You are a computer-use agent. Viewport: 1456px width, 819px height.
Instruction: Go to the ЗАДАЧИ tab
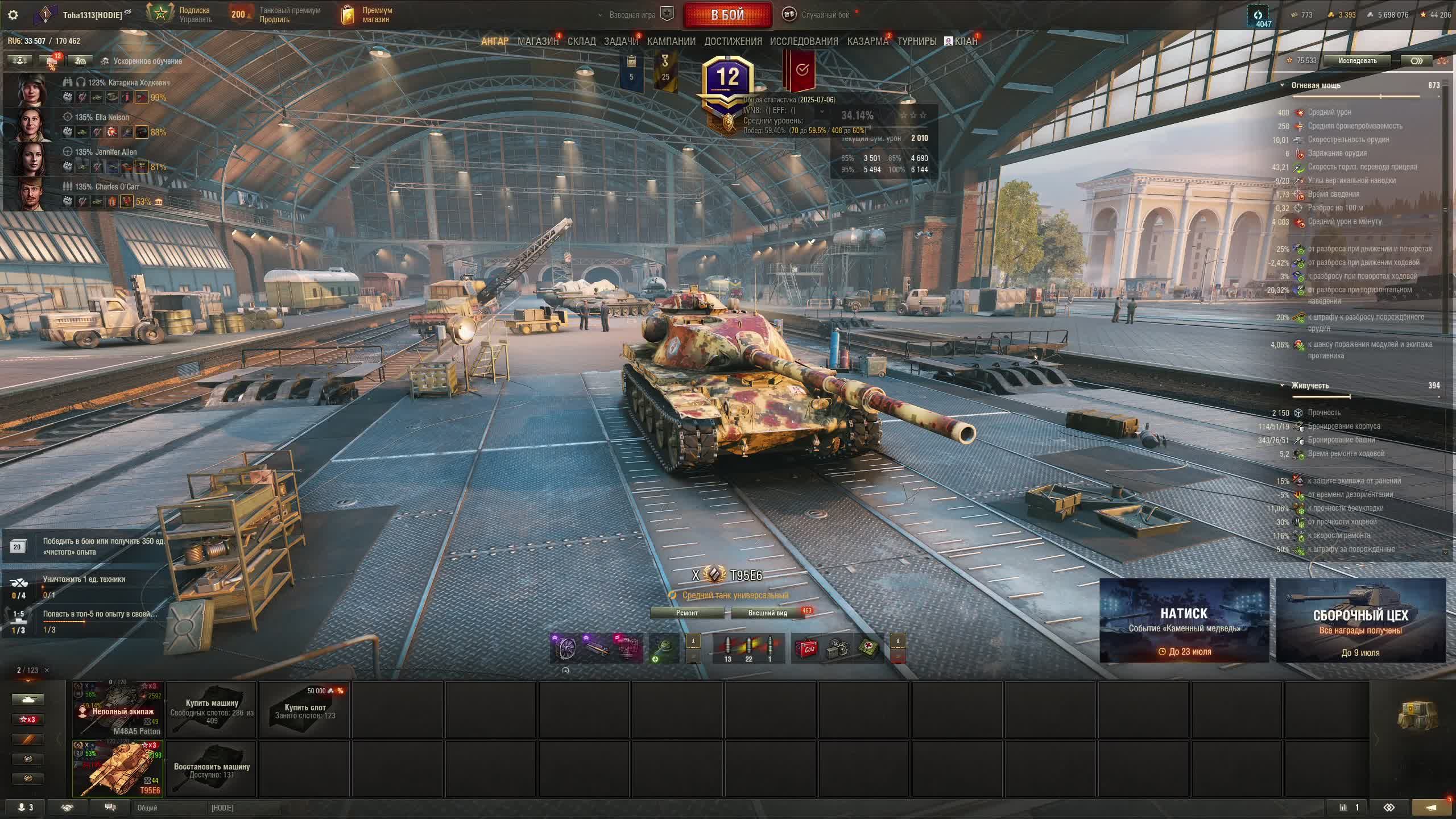click(x=621, y=42)
